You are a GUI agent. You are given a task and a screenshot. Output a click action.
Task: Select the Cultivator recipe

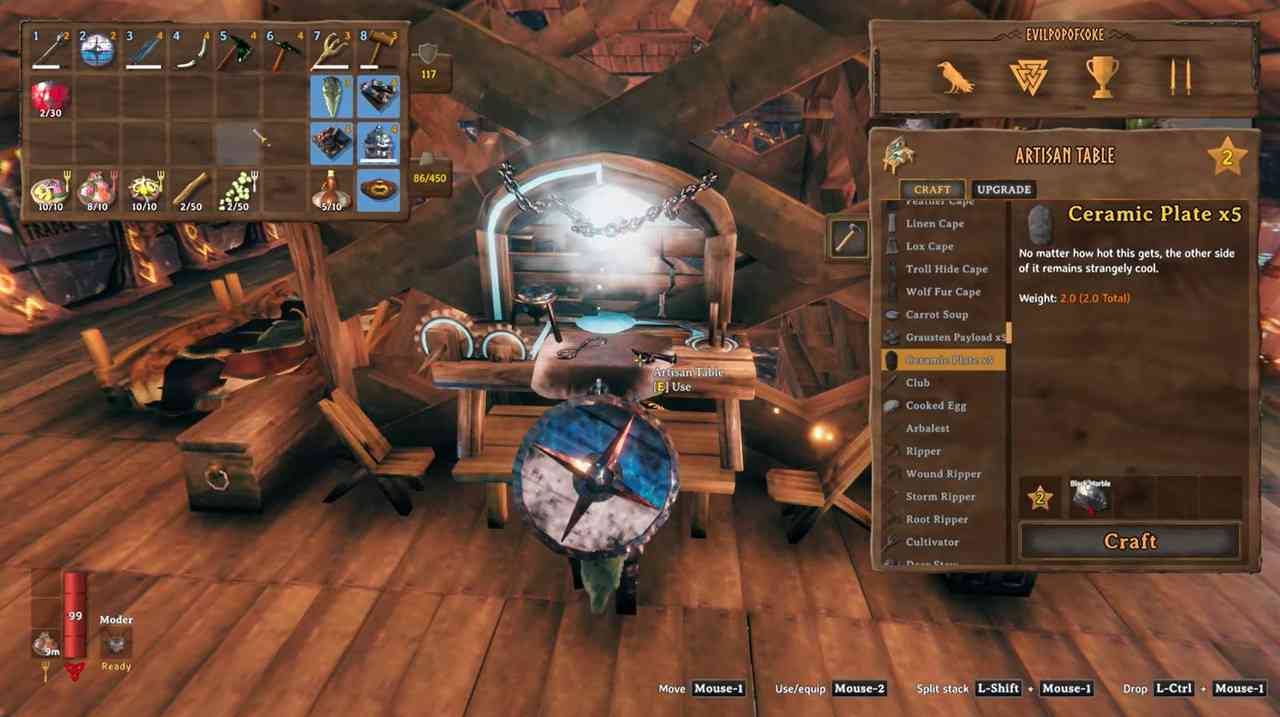coord(931,542)
